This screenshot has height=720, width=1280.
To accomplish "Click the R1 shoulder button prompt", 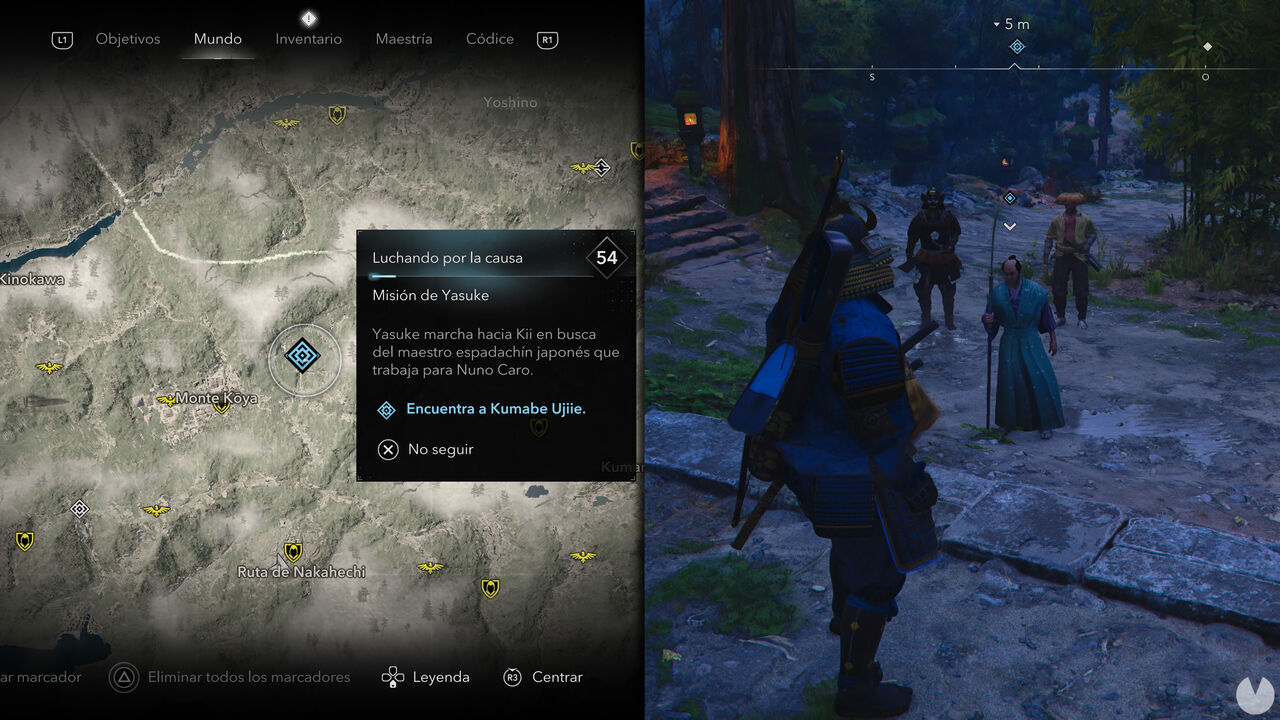I will [x=546, y=39].
